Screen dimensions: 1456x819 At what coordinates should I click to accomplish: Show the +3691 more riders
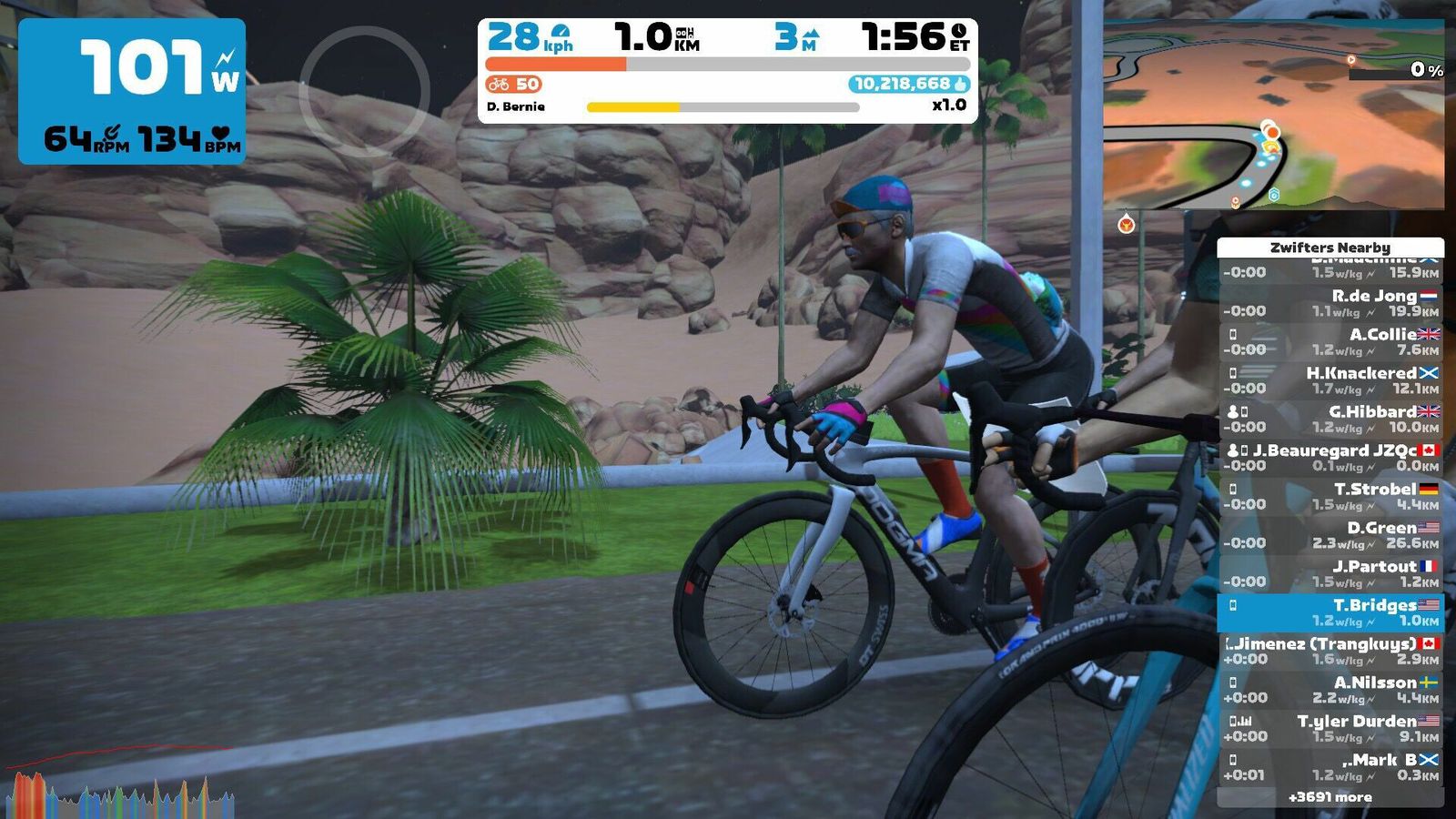pos(1330,797)
